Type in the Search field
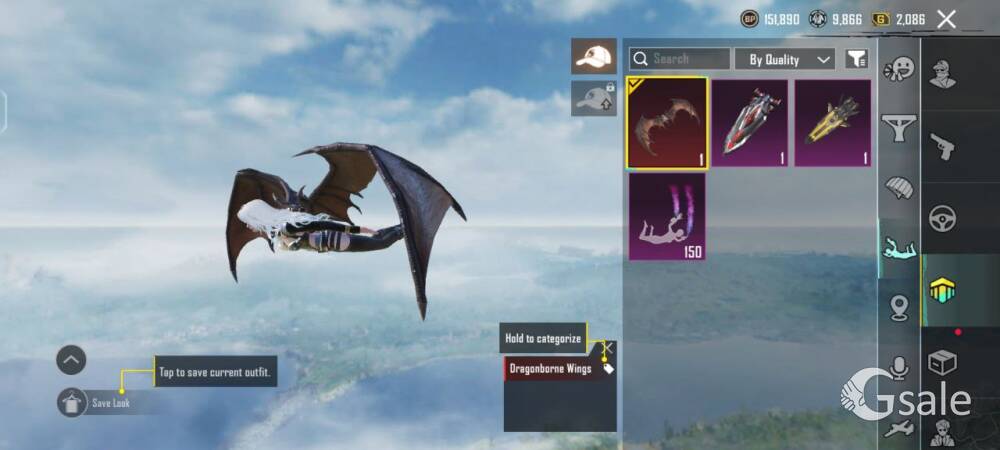 point(689,59)
